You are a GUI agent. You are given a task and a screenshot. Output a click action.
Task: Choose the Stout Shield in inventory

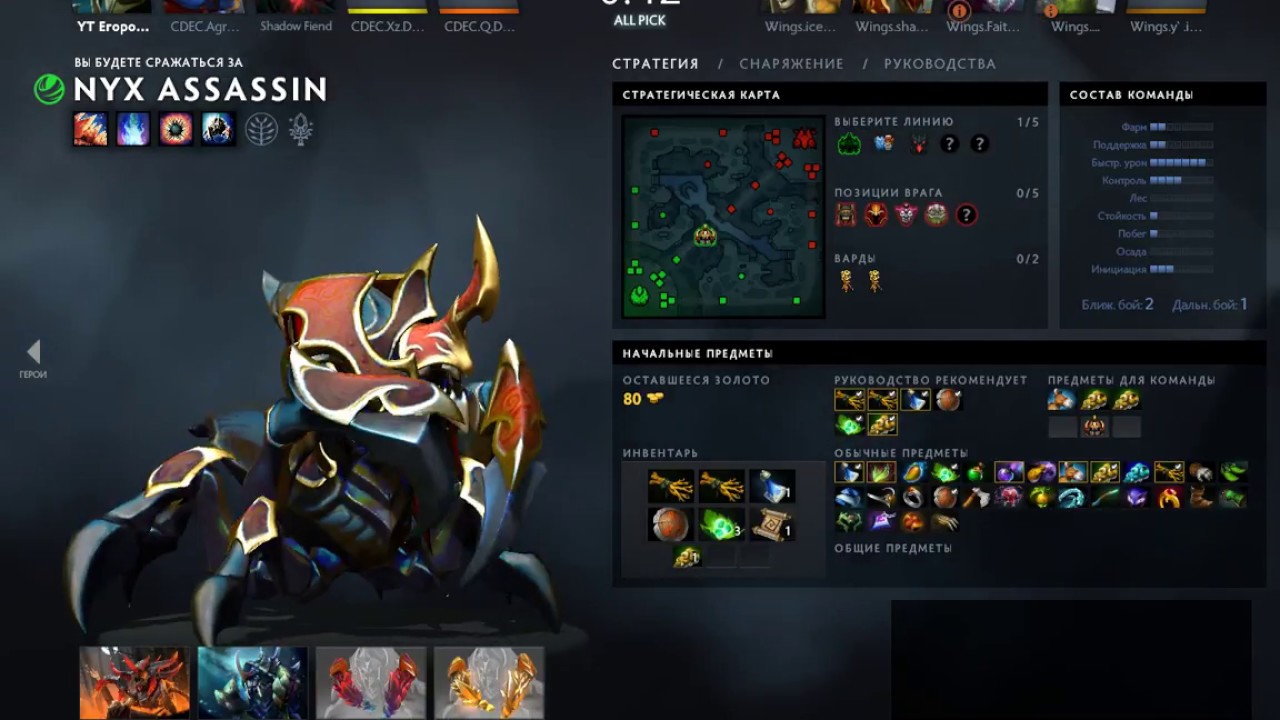click(x=669, y=525)
